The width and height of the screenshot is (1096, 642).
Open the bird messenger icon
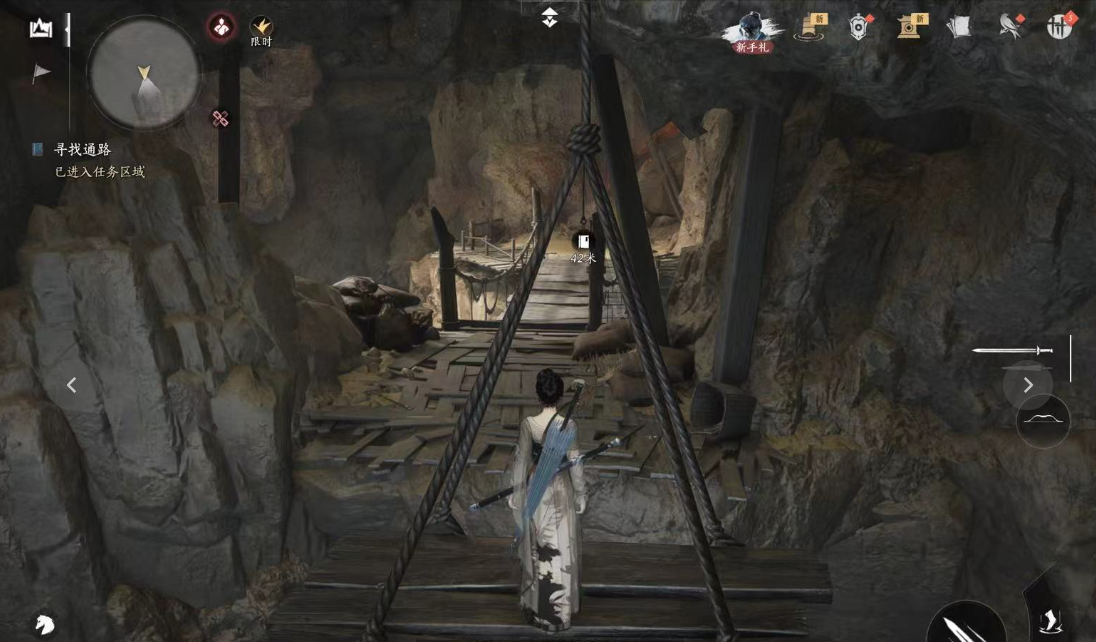(1010, 27)
